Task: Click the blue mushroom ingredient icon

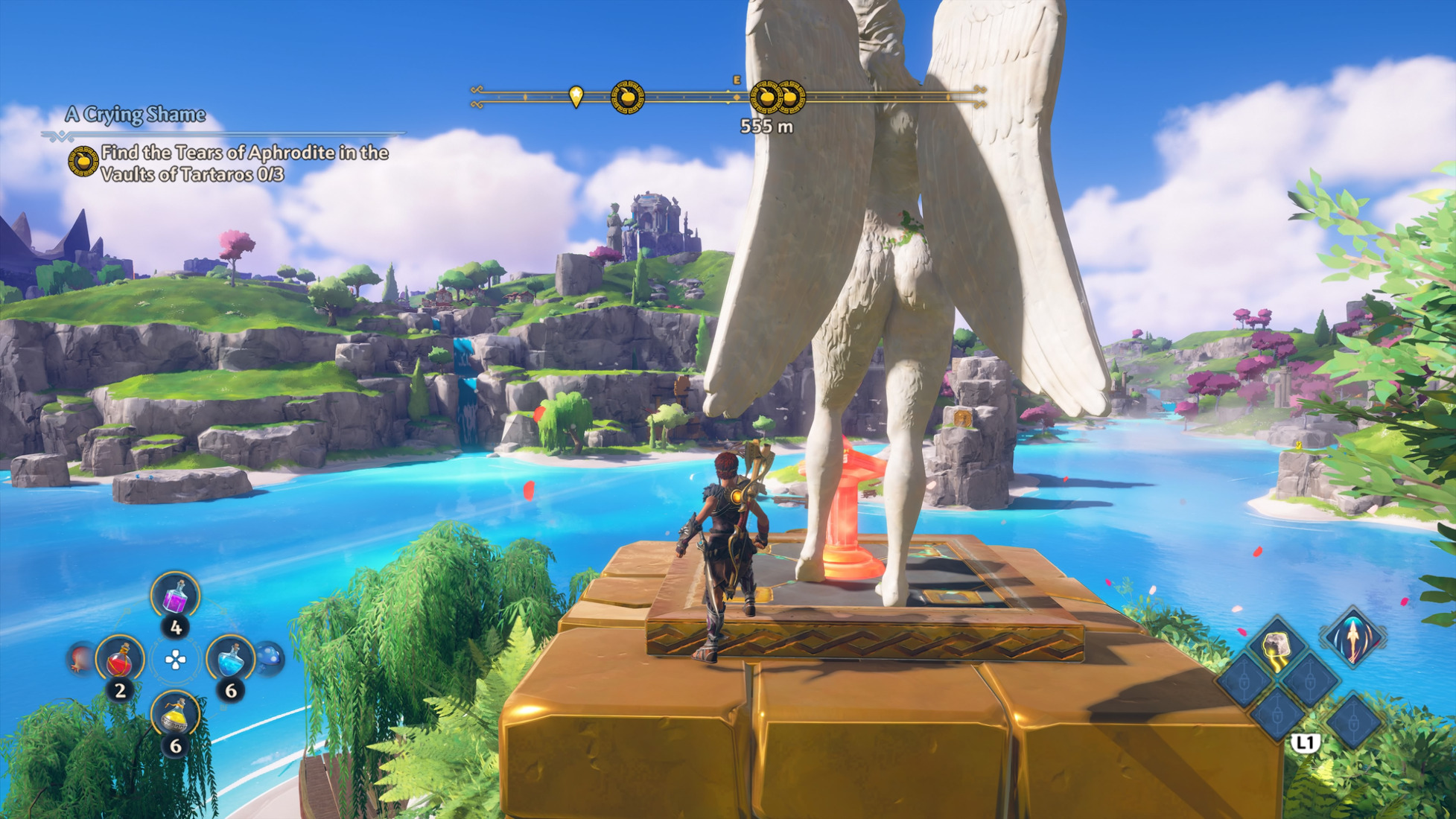Action: tap(270, 658)
